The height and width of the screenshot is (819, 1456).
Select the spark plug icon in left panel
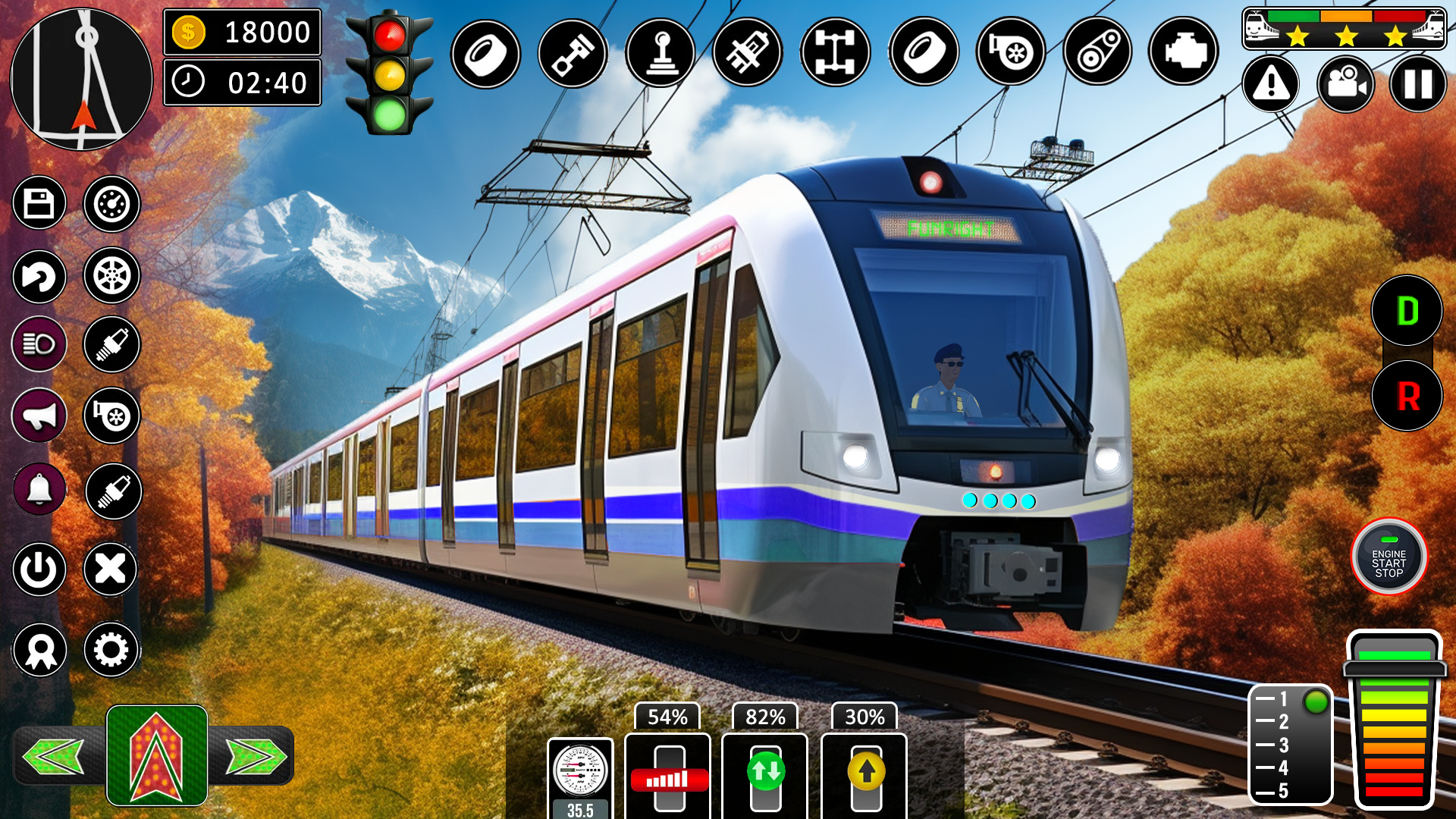click(111, 344)
